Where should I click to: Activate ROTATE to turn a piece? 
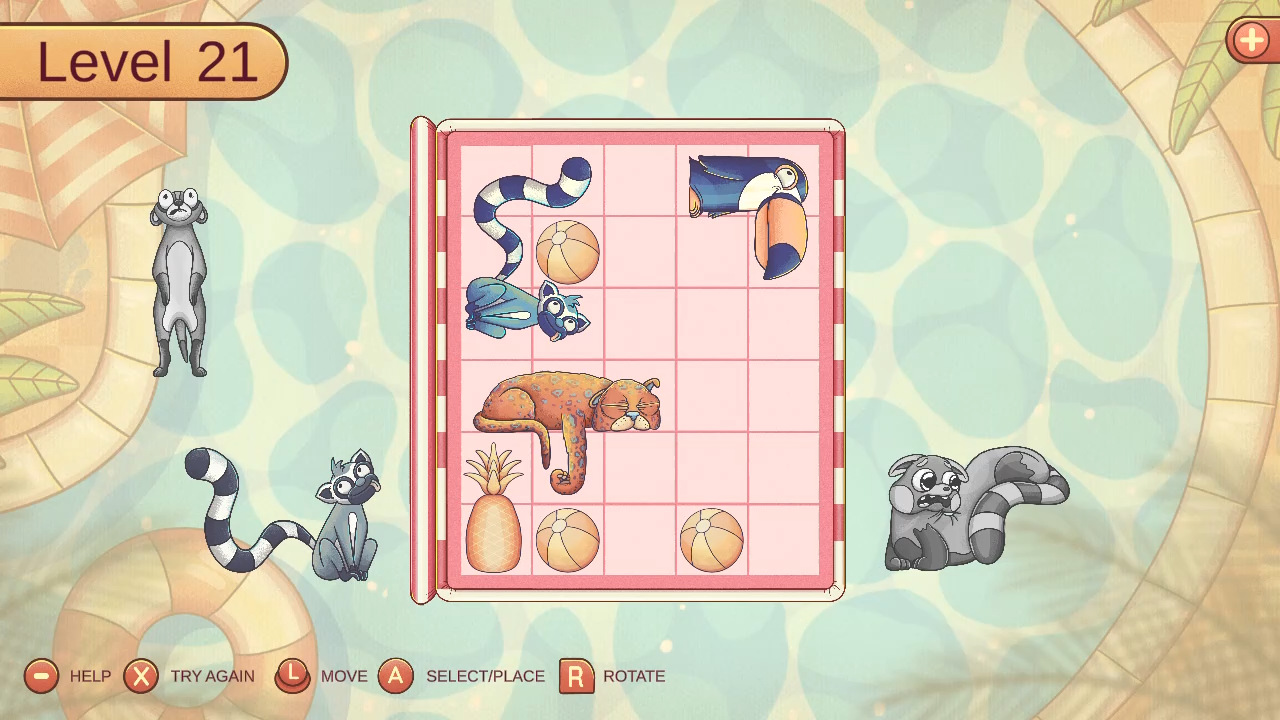click(x=632, y=677)
